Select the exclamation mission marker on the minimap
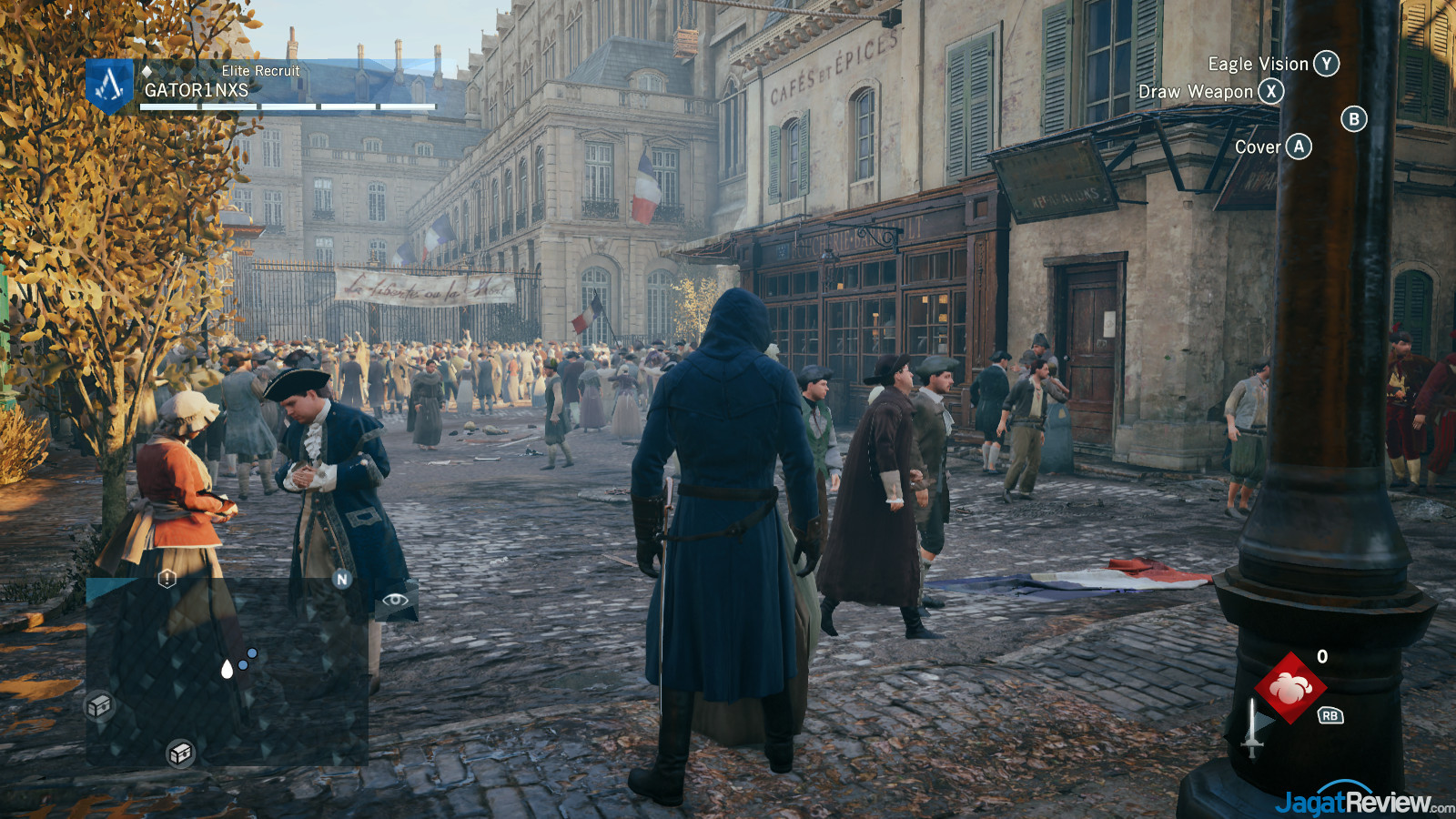Image resolution: width=1456 pixels, height=819 pixels. [x=167, y=579]
